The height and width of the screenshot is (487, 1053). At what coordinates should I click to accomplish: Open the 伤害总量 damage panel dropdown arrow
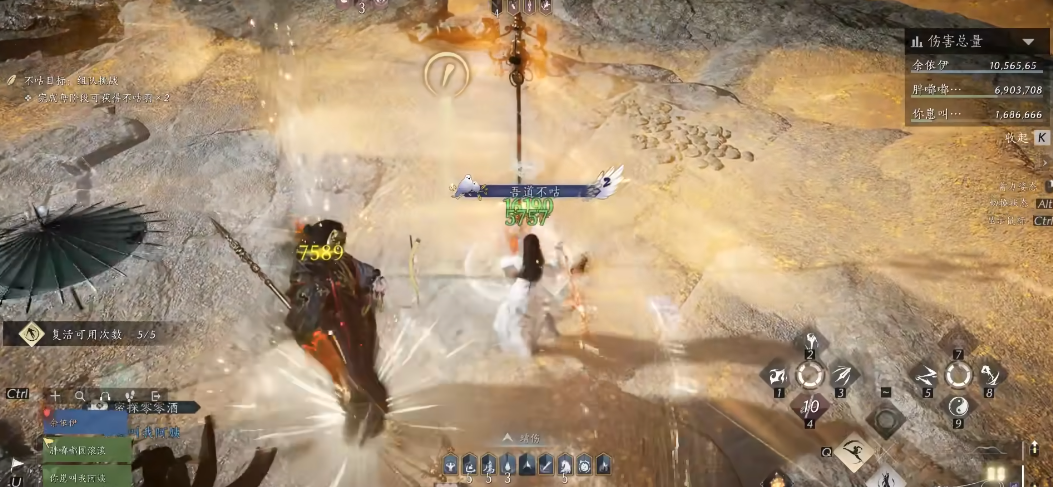point(1029,42)
